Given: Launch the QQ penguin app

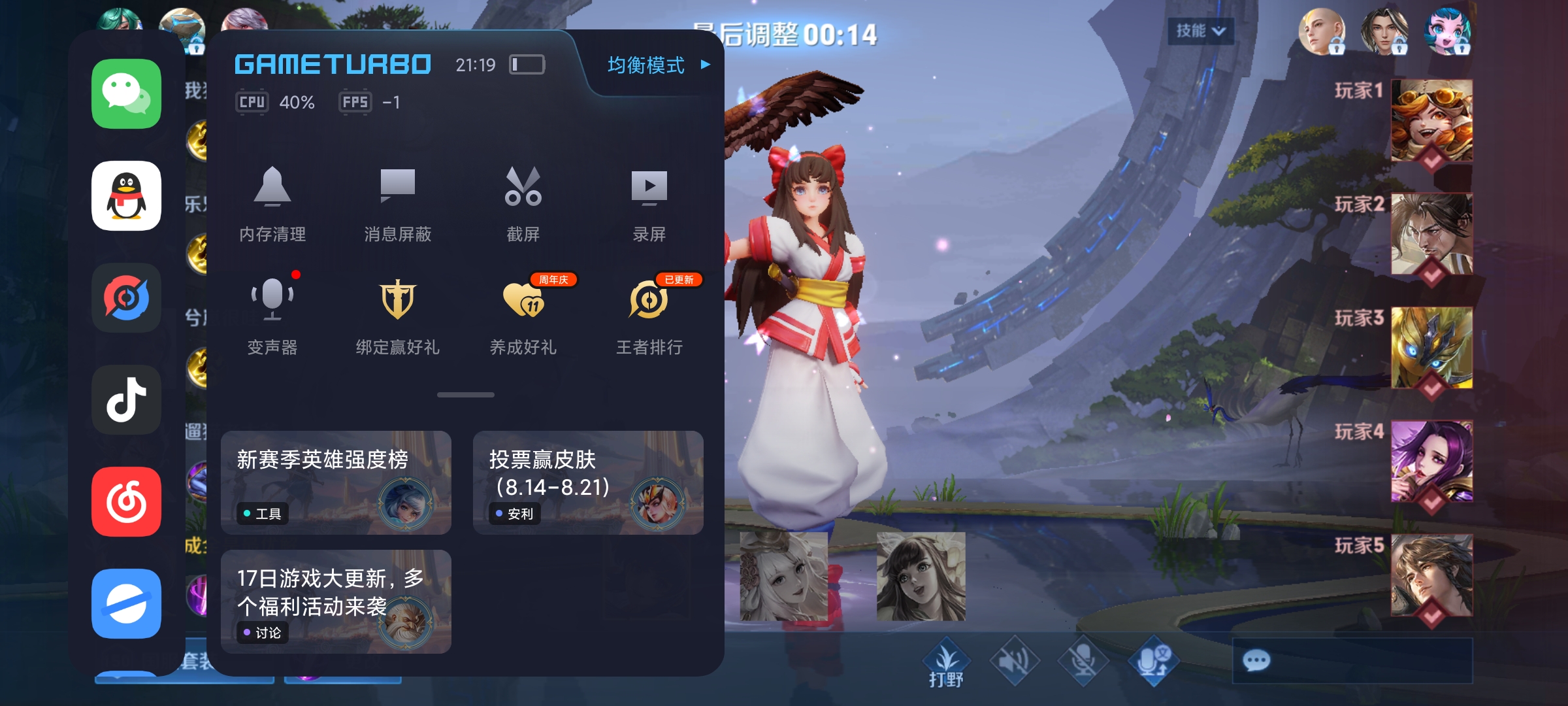Looking at the screenshot, I should pyautogui.click(x=126, y=196).
